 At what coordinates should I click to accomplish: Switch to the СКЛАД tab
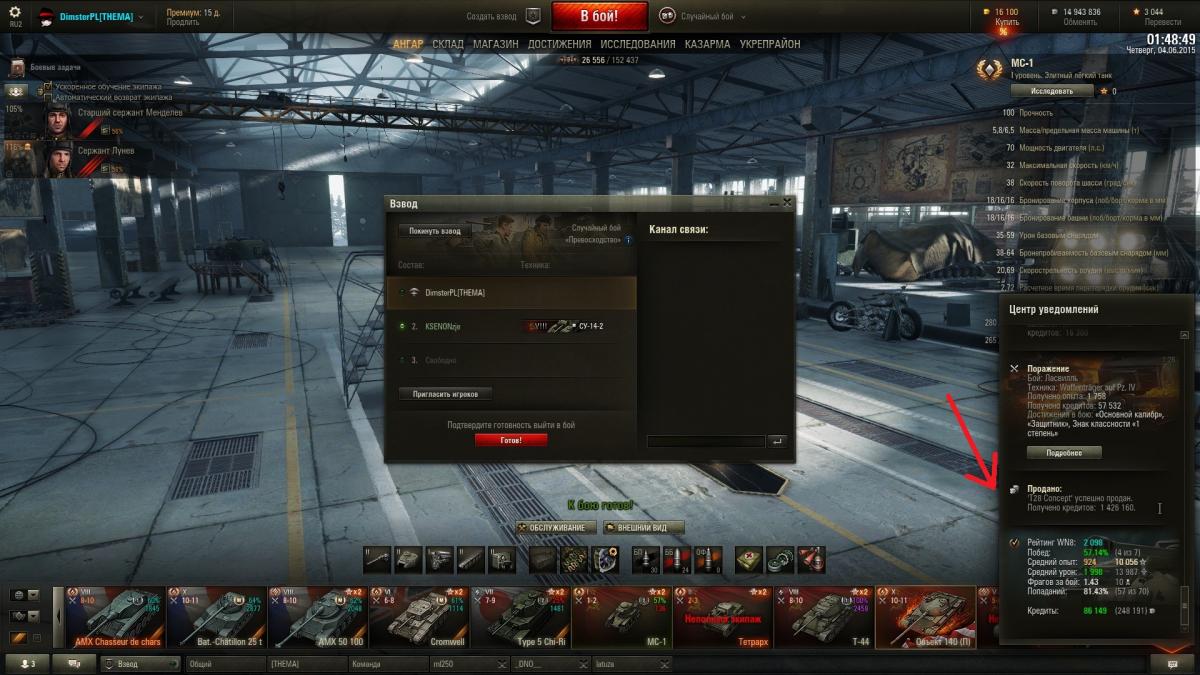point(448,45)
